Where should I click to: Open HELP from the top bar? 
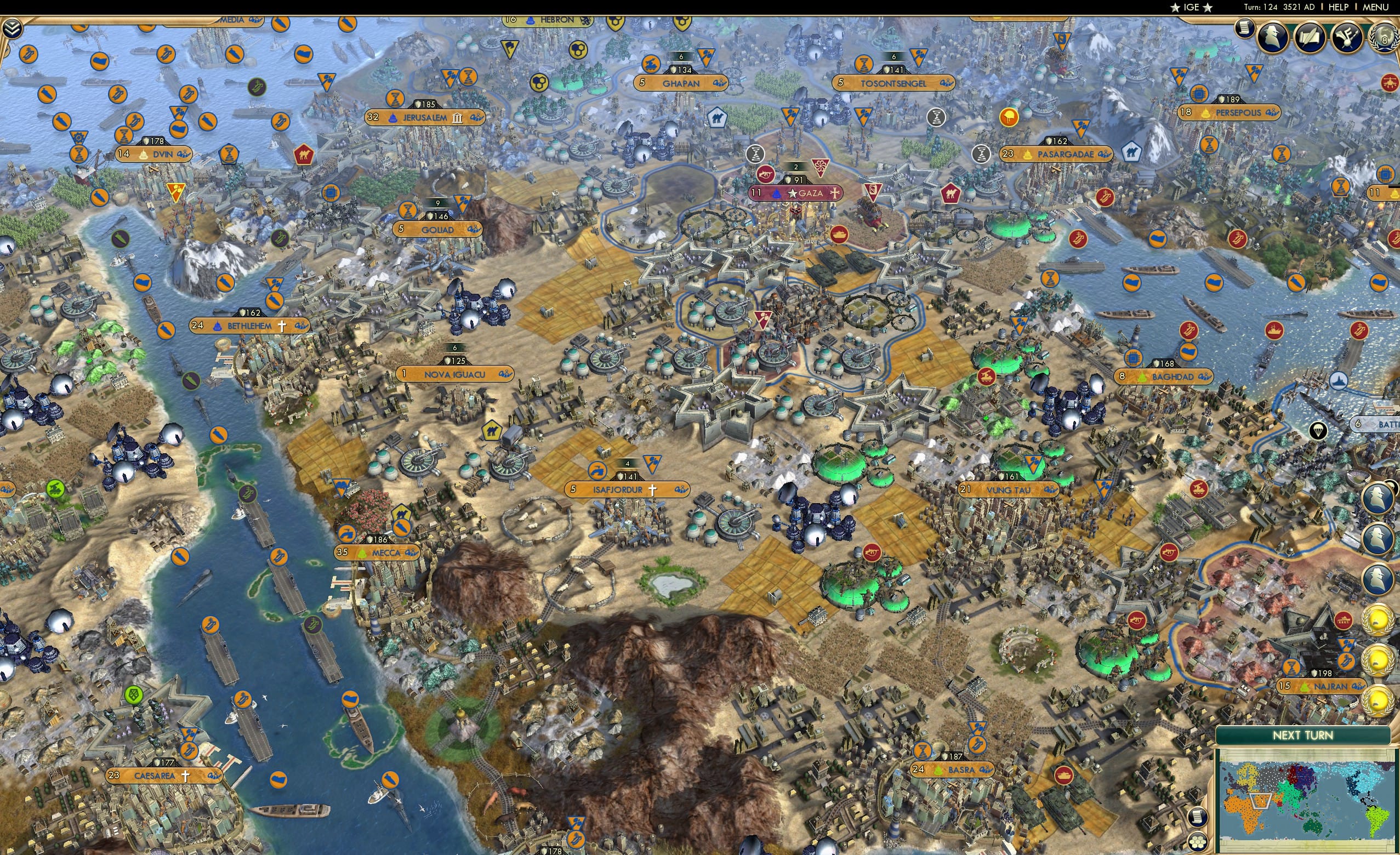tap(1339, 7)
